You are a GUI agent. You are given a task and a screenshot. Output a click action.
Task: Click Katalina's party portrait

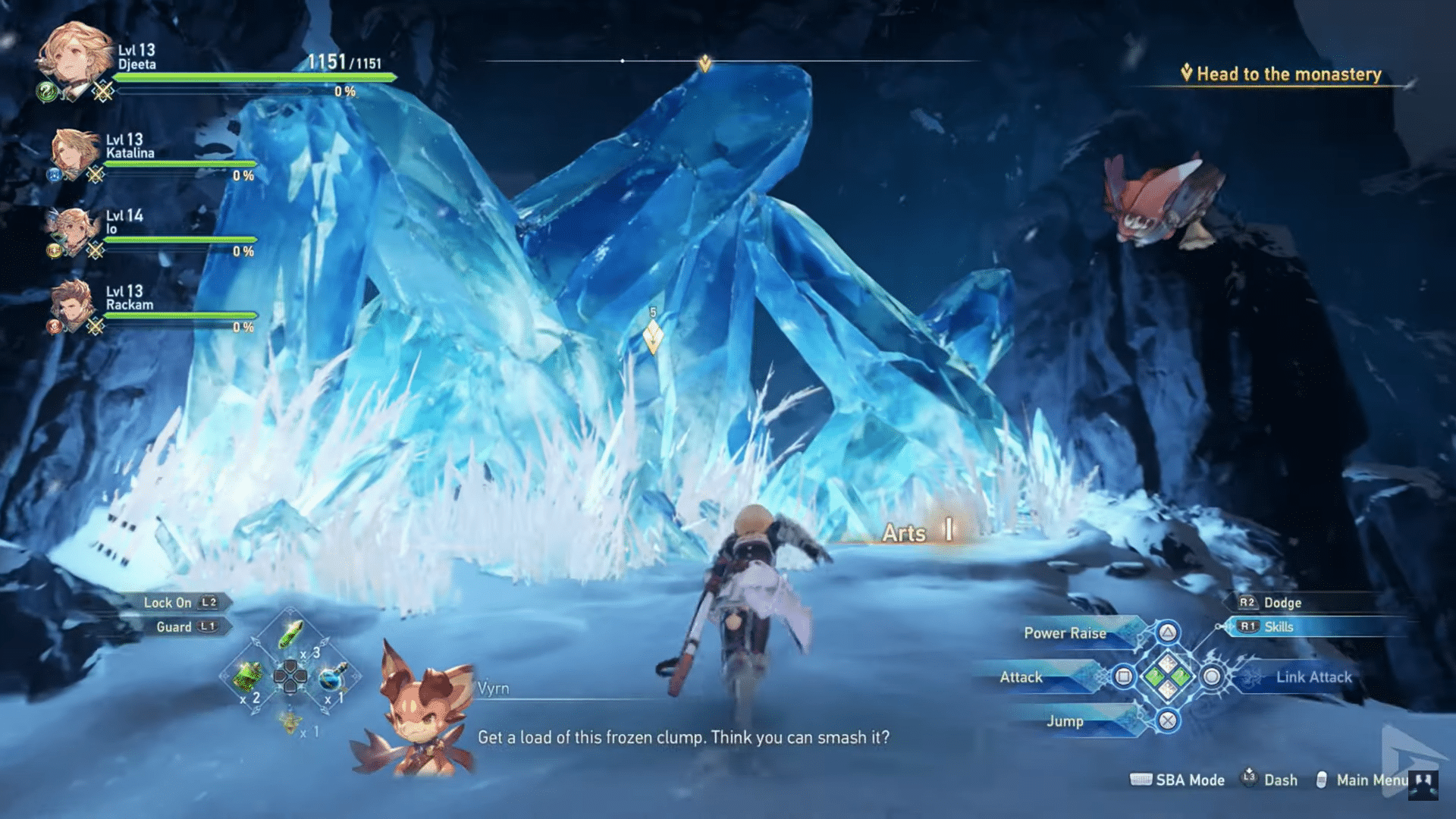click(x=72, y=152)
